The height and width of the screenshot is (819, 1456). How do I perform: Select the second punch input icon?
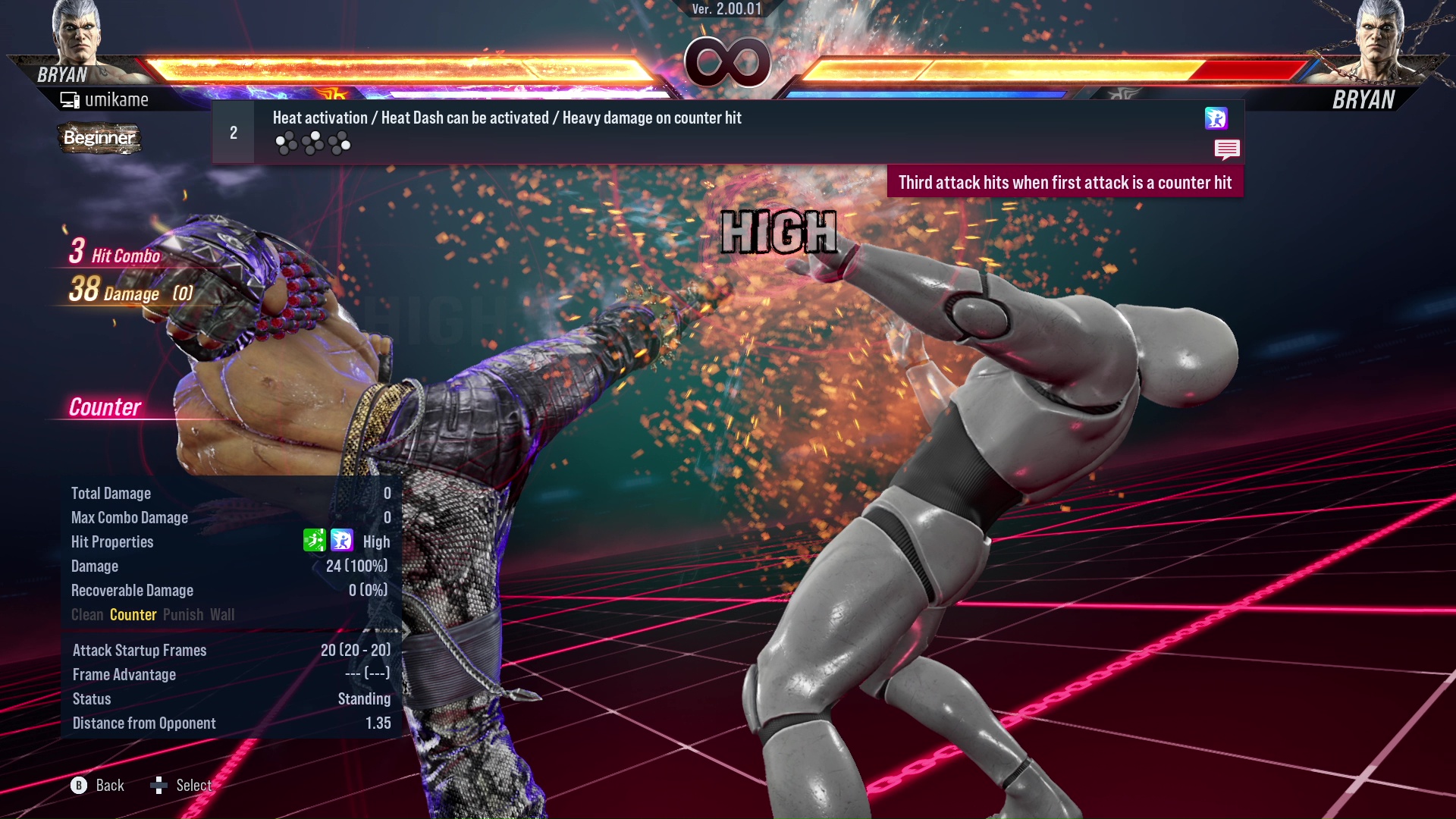pos(313,140)
